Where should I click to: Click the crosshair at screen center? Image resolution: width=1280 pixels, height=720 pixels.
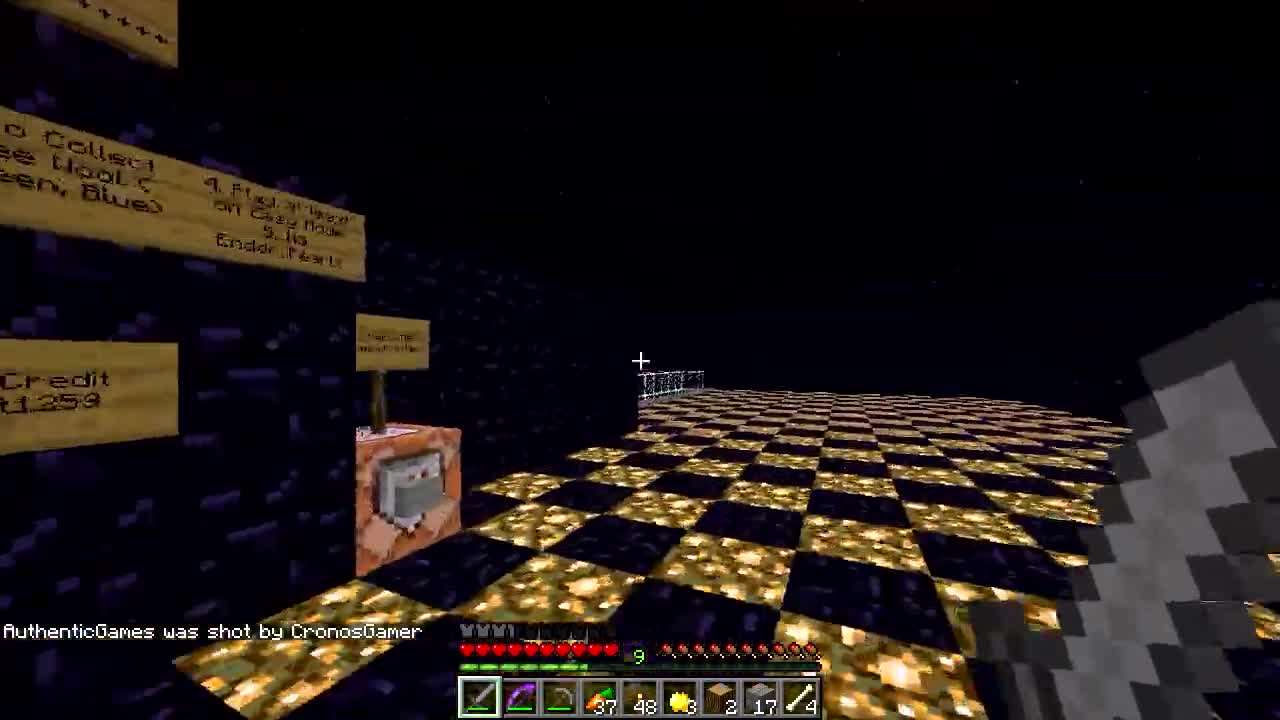pyautogui.click(x=640, y=360)
